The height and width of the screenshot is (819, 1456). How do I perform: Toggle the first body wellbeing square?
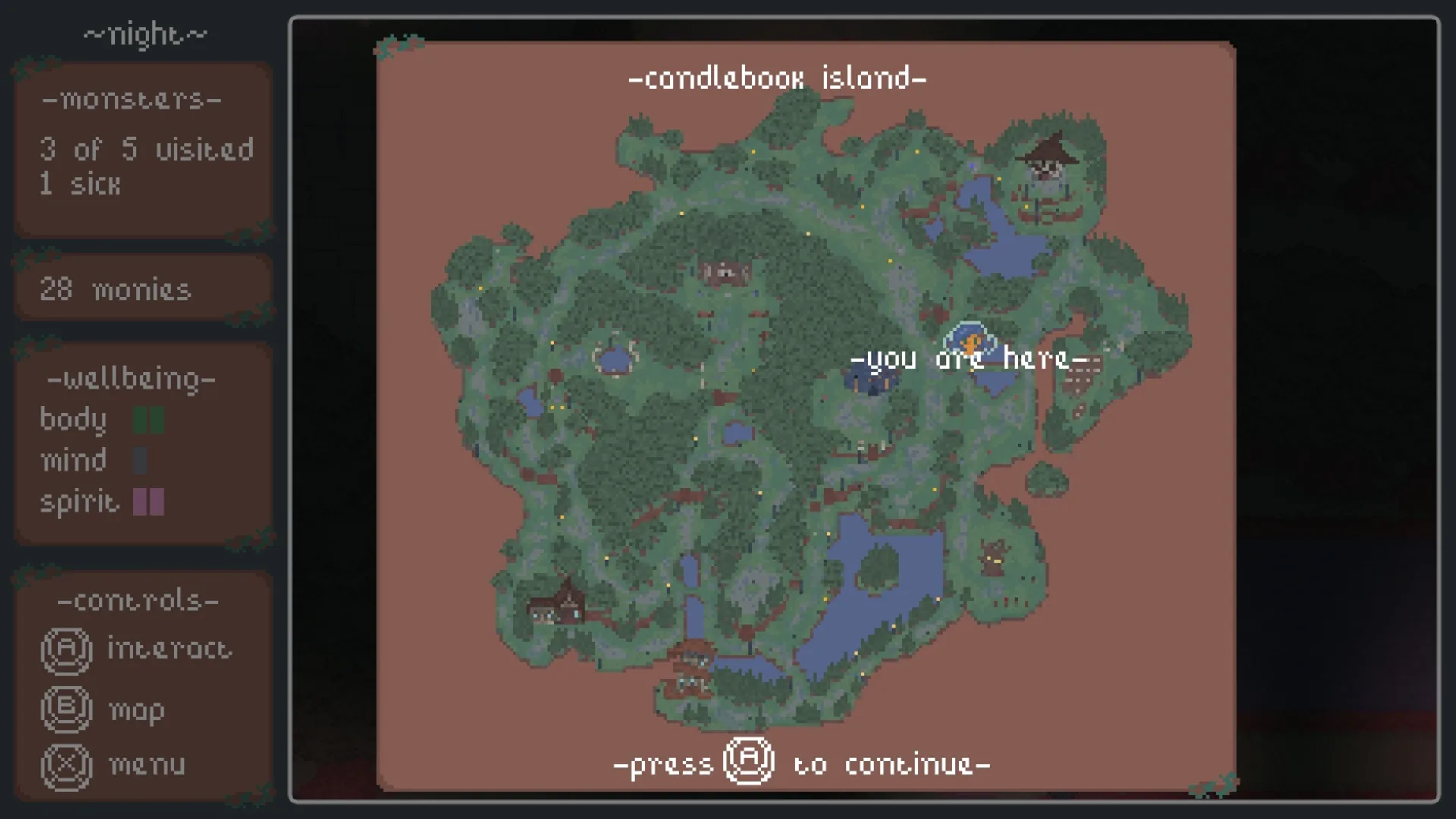point(141,419)
